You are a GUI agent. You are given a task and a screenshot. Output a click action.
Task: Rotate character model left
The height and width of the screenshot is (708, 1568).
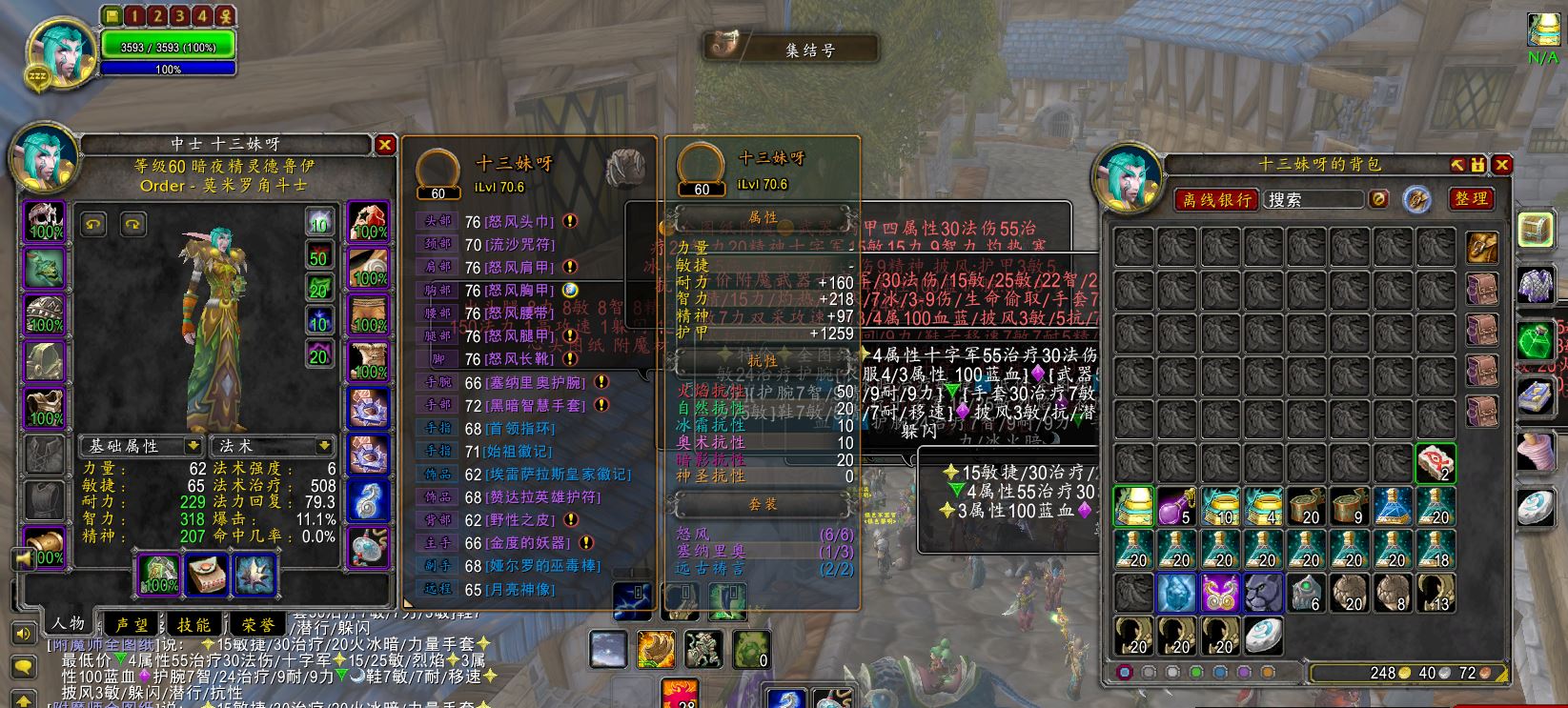(x=93, y=224)
